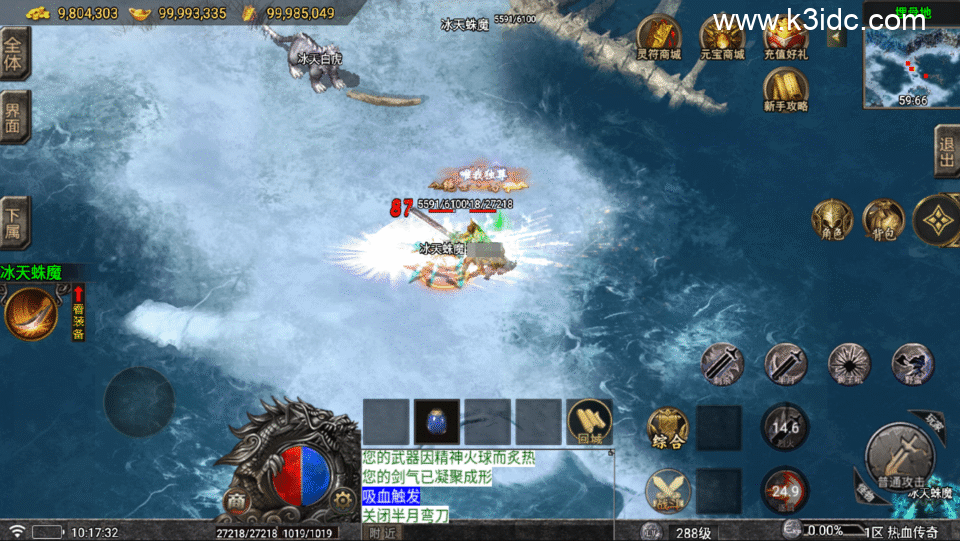This screenshot has width=960, height=541.
Task: Tap the gold shuriken menu button
Action: click(x=936, y=219)
